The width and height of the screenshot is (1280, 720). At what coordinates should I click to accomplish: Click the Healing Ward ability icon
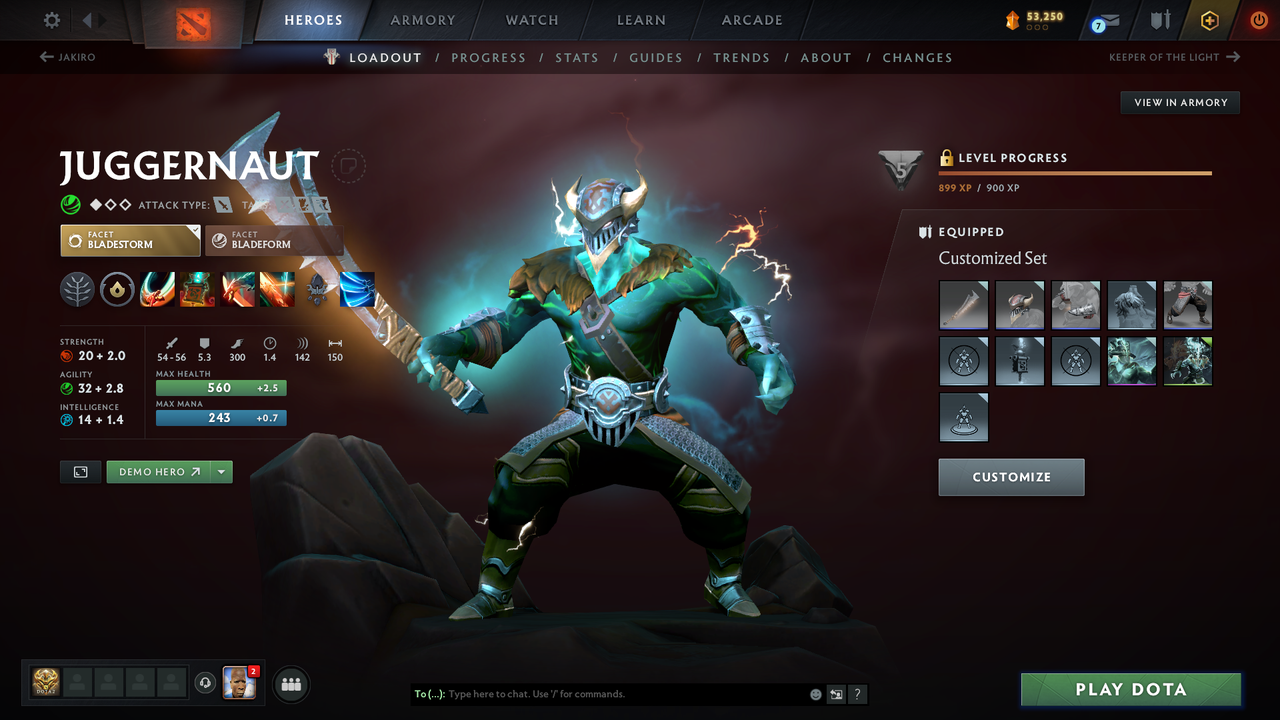click(196, 289)
